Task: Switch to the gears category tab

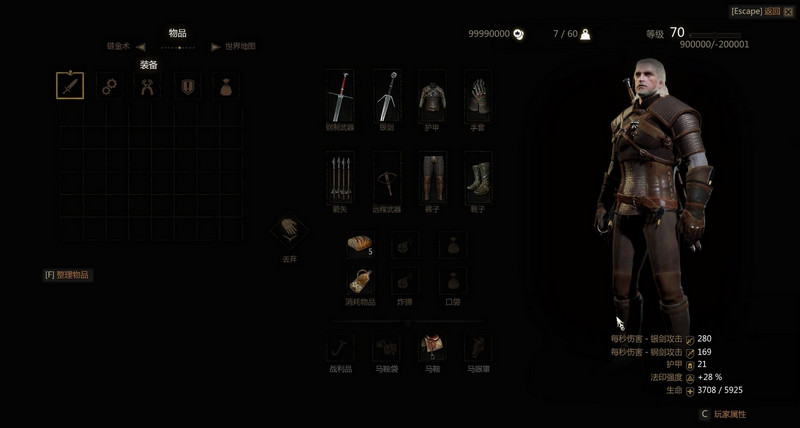Action: click(x=109, y=86)
